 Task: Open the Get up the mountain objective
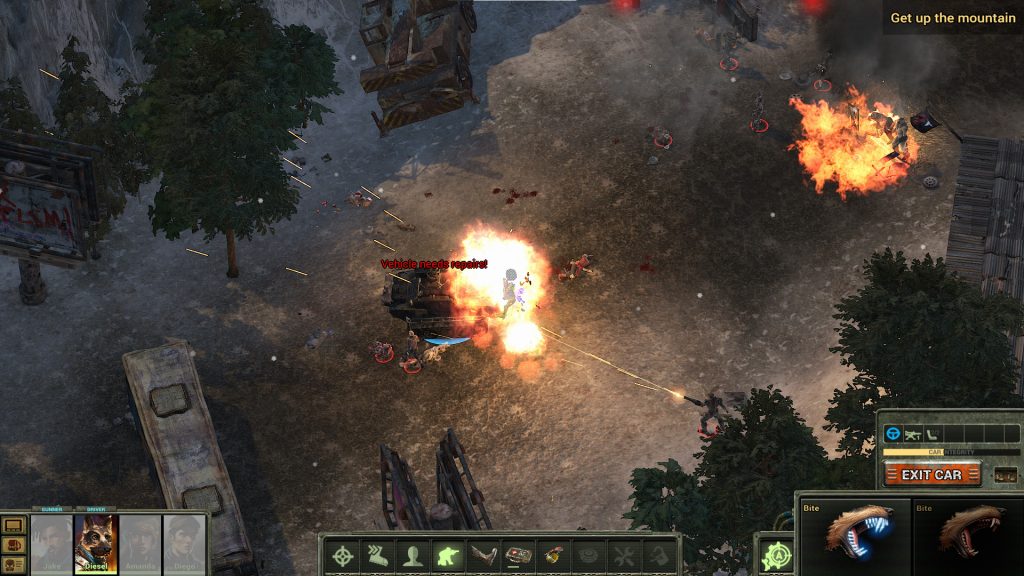point(952,18)
